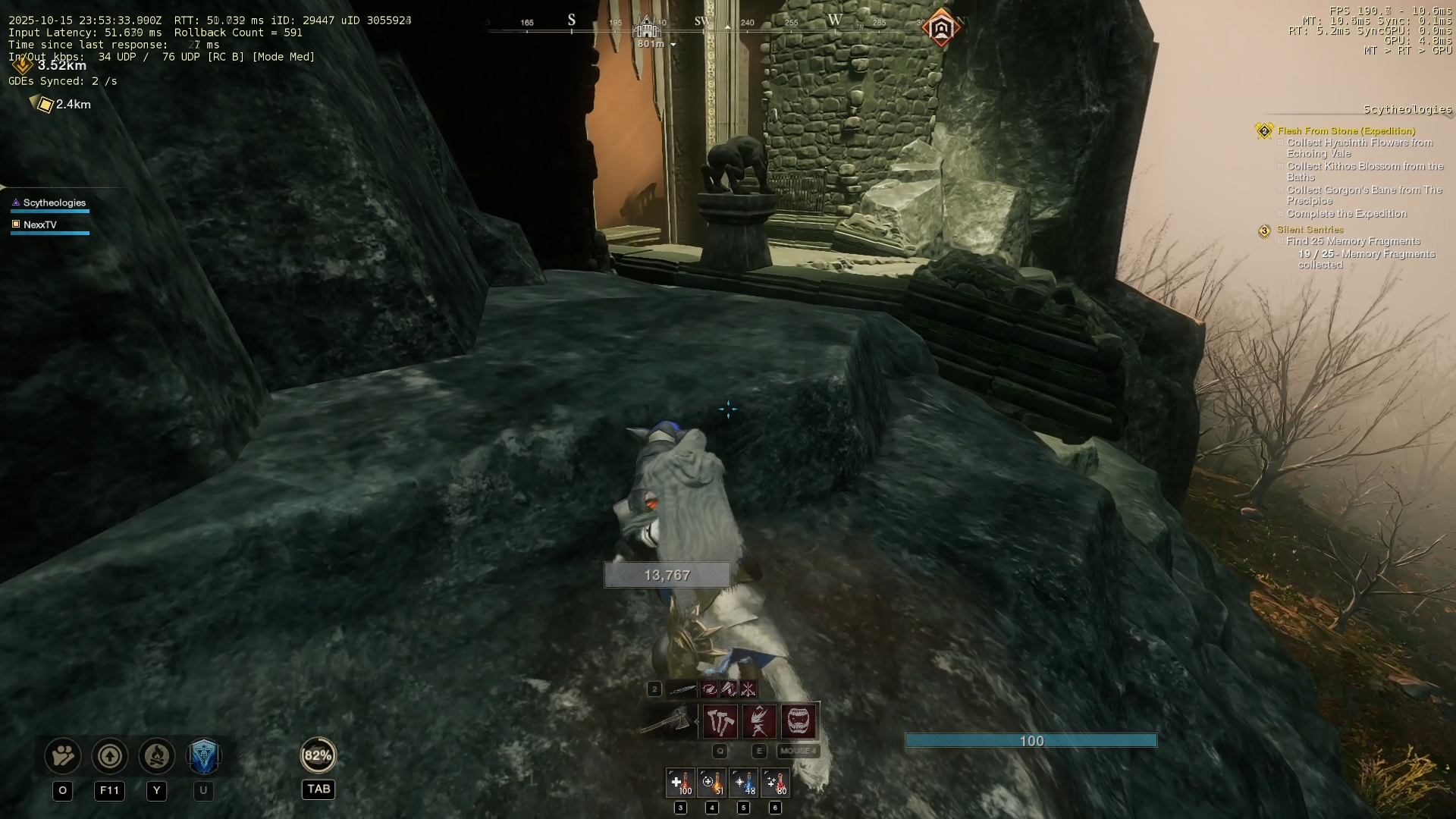Click the up-arrow circle icon
This screenshot has height=819, width=1456.
click(x=110, y=756)
